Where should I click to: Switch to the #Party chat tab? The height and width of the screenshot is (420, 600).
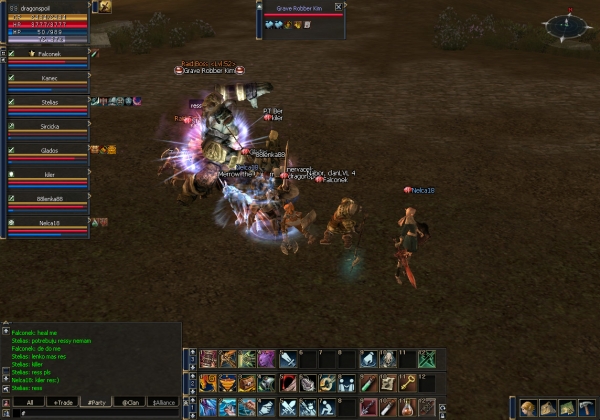click(x=97, y=402)
